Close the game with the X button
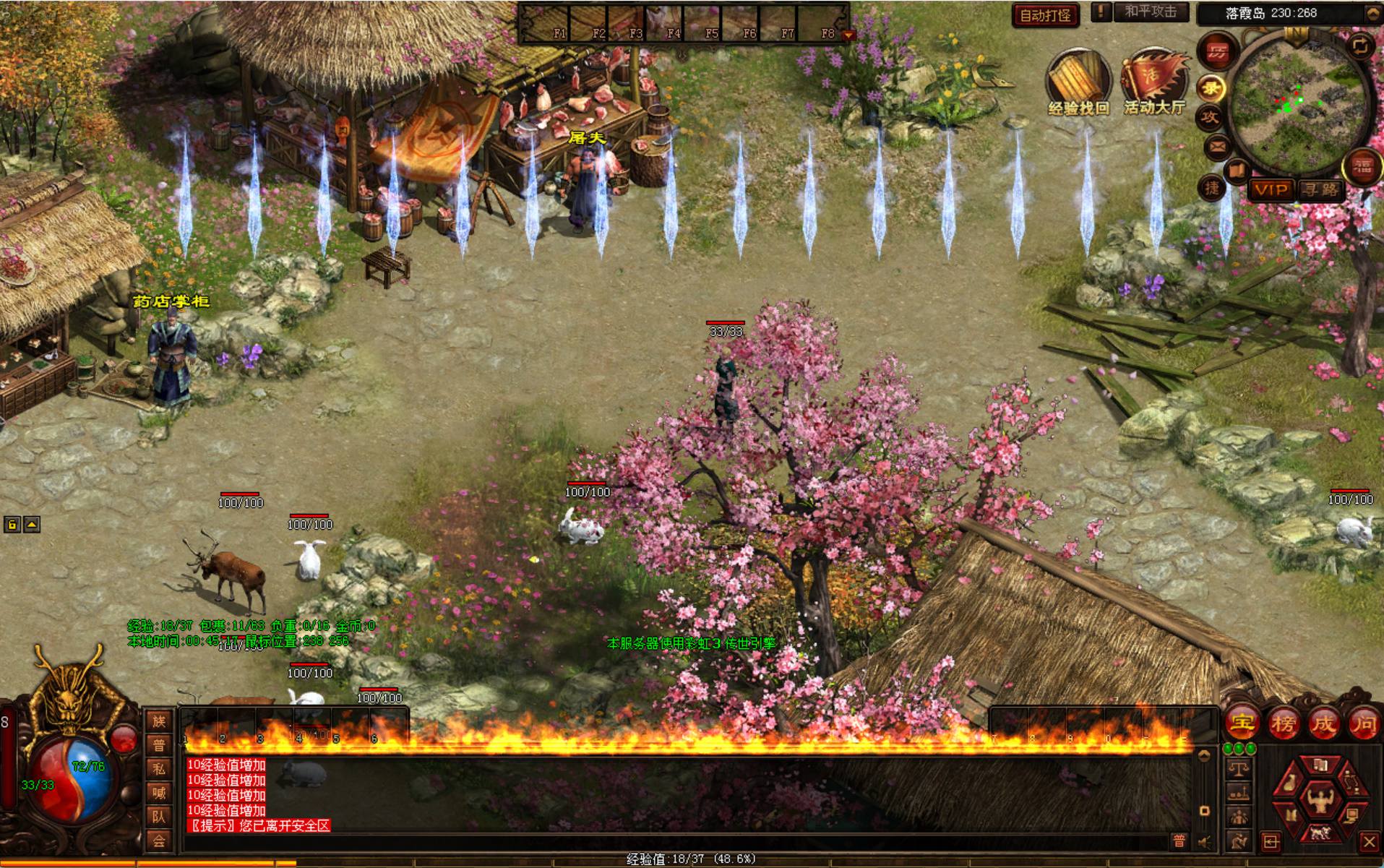The height and width of the screenshot is (868, 1384). (x=1368, y=841)
